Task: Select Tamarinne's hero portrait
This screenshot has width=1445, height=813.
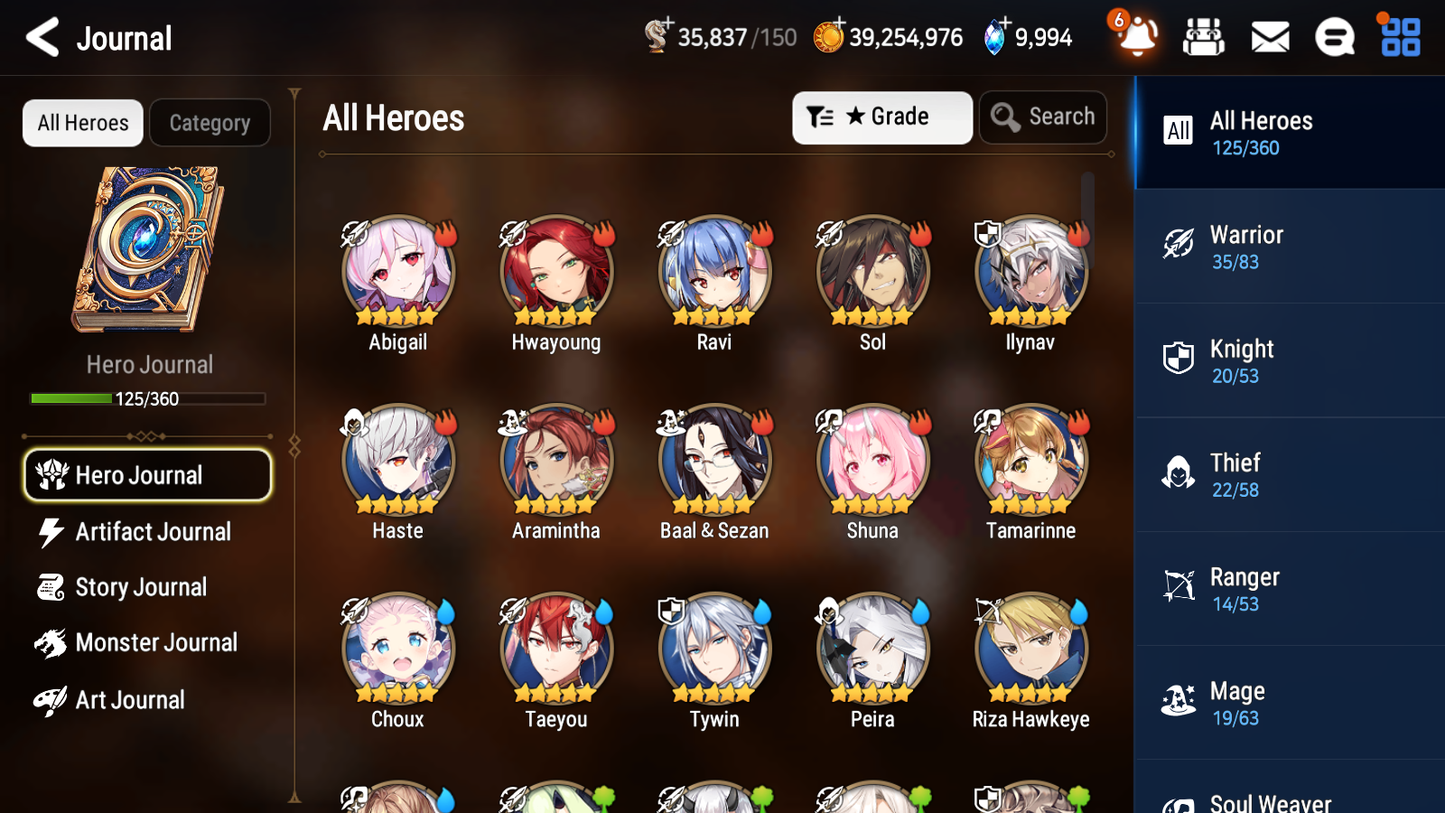Action: [1030, 460]
